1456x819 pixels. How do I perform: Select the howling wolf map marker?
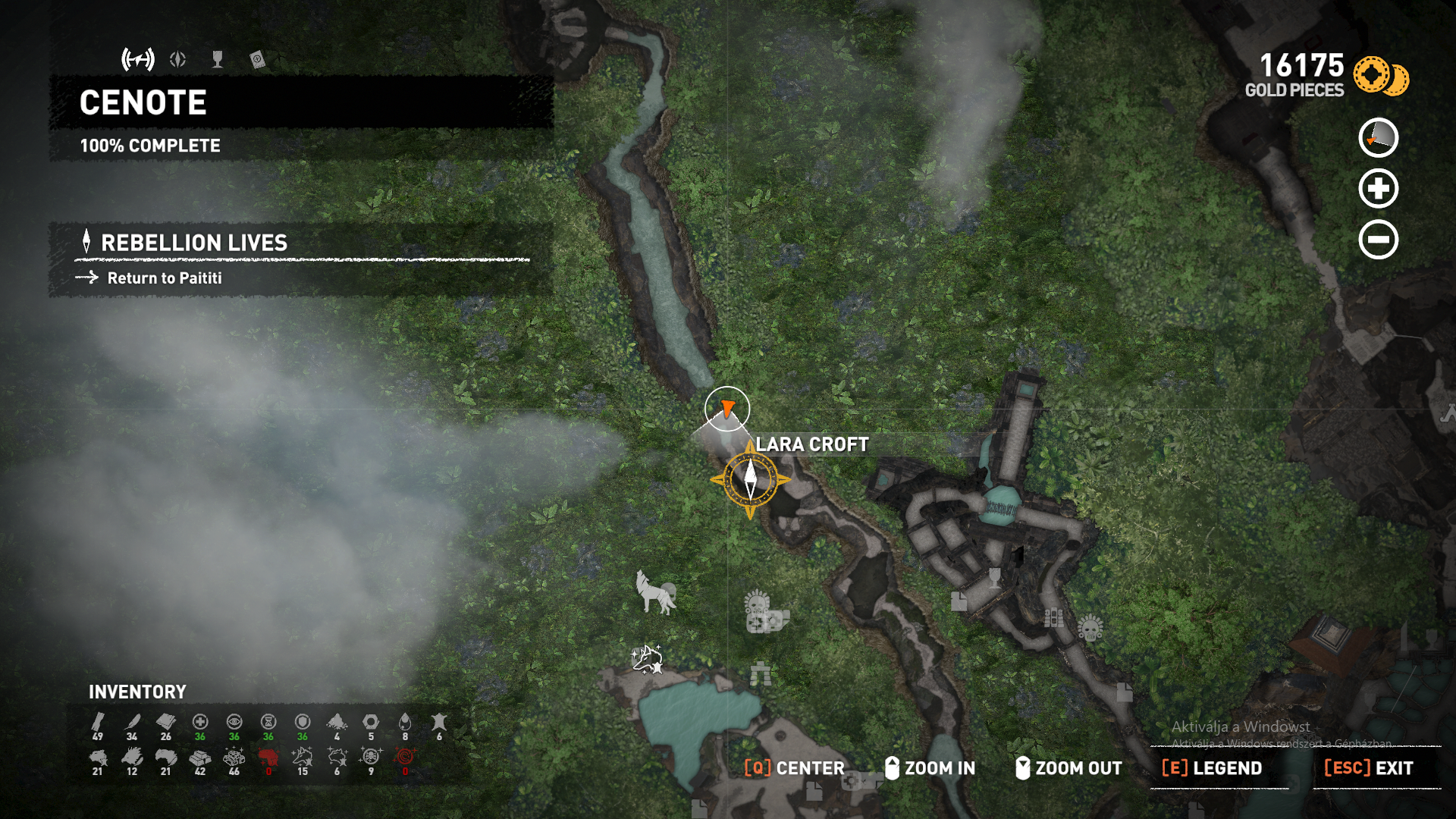[656, 592]
